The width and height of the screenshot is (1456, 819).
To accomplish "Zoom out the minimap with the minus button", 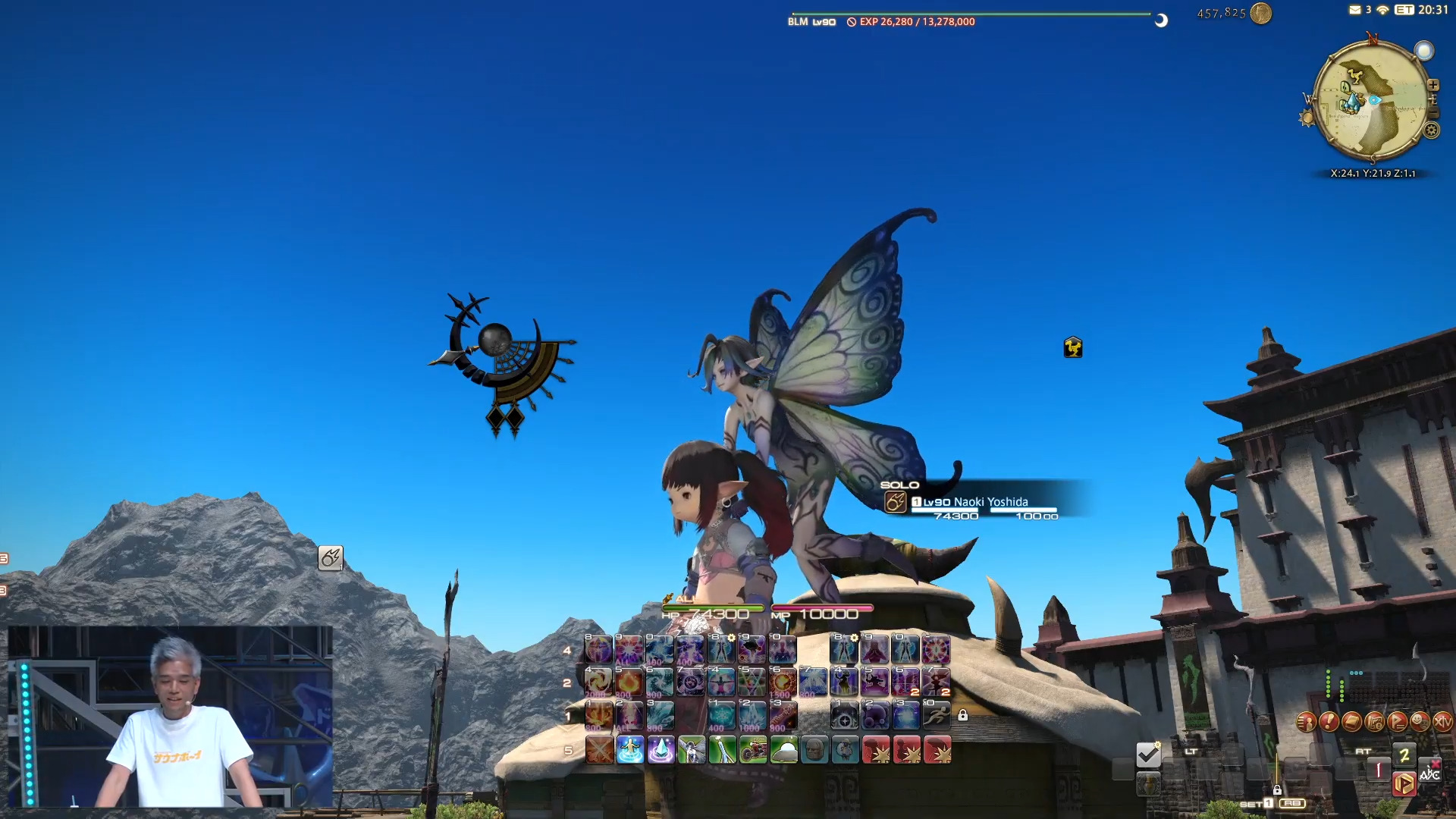I will tap(1432, 113).
